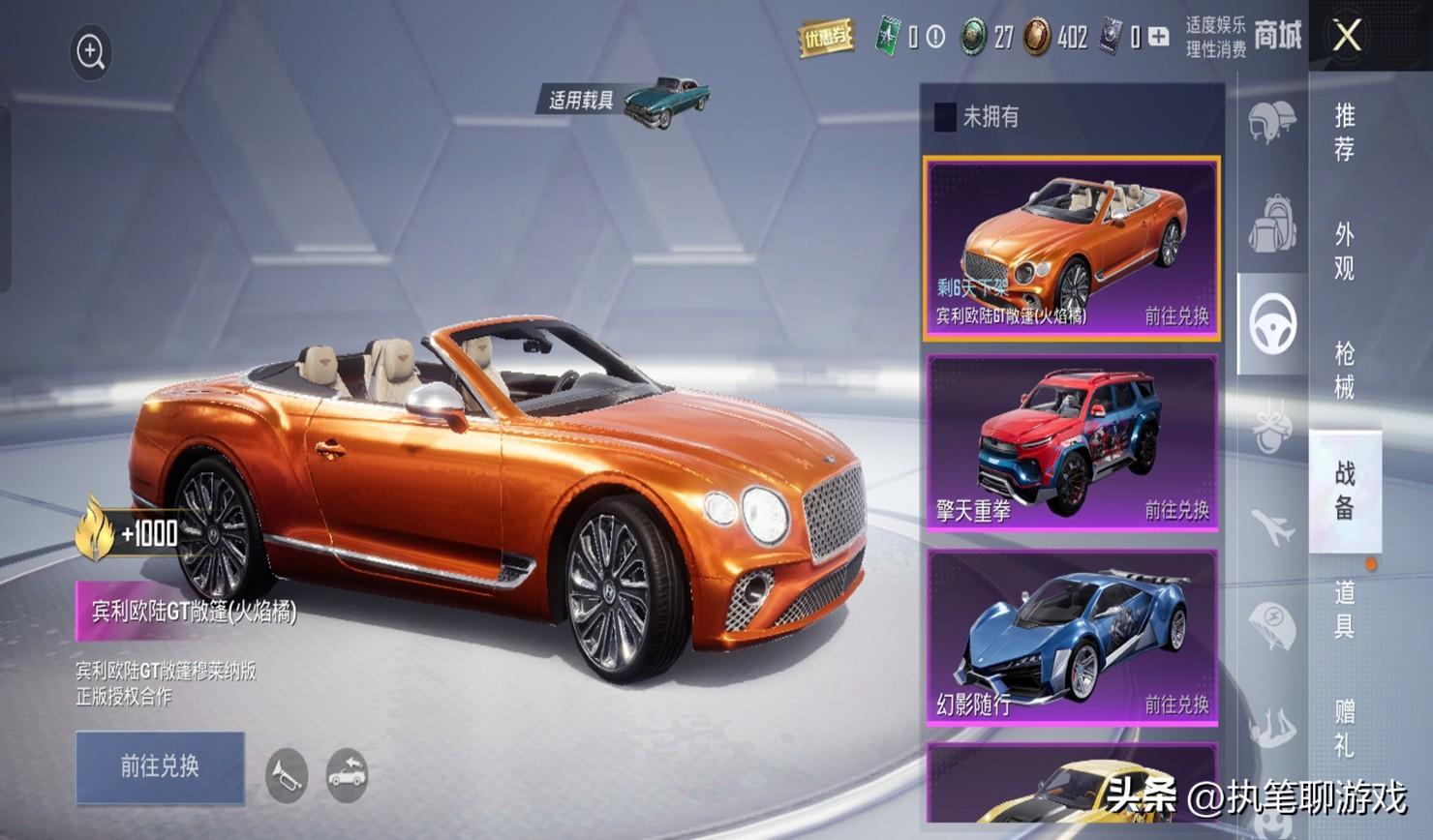Open the 道具 items tab
This screenshot has width=1433, height=840.
pyautogui.click(x=1345, y=609)
